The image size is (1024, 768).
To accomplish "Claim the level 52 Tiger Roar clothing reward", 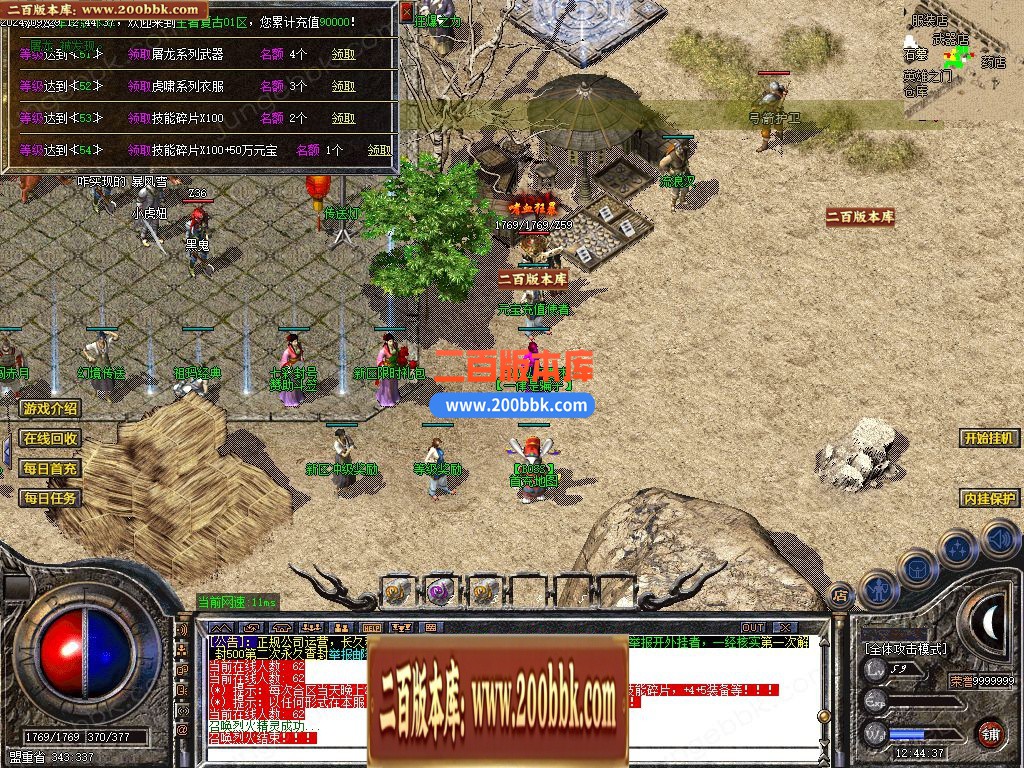I will coord(343,86).
